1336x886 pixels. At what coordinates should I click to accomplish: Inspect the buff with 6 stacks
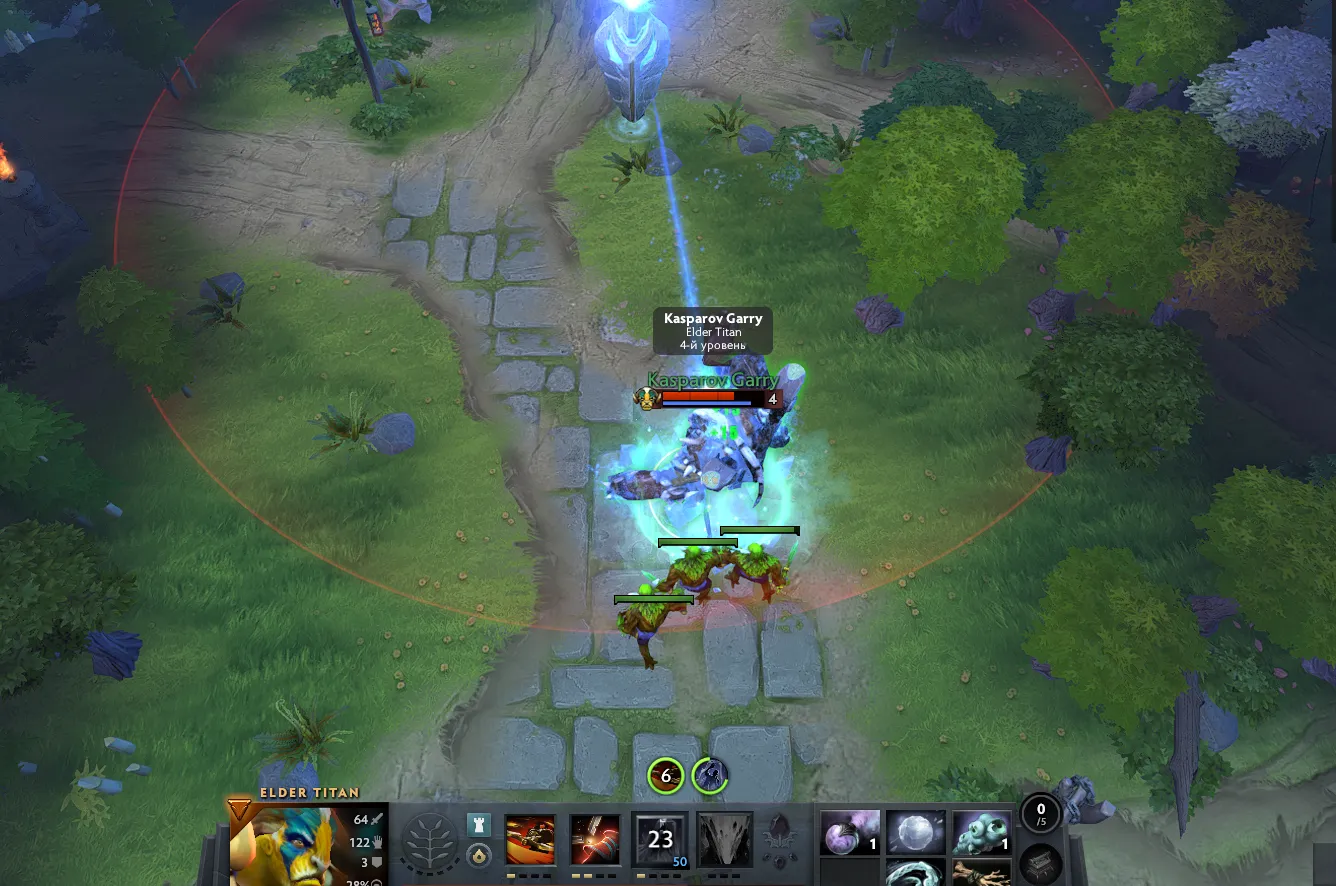[x=666, y=775]
